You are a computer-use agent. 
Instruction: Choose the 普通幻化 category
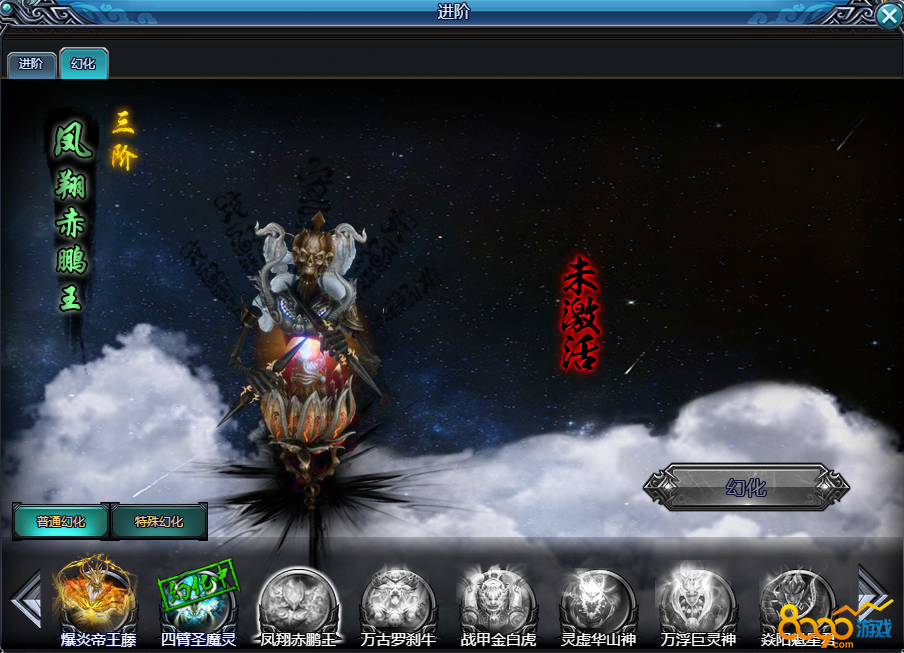(x=61, y=521)
